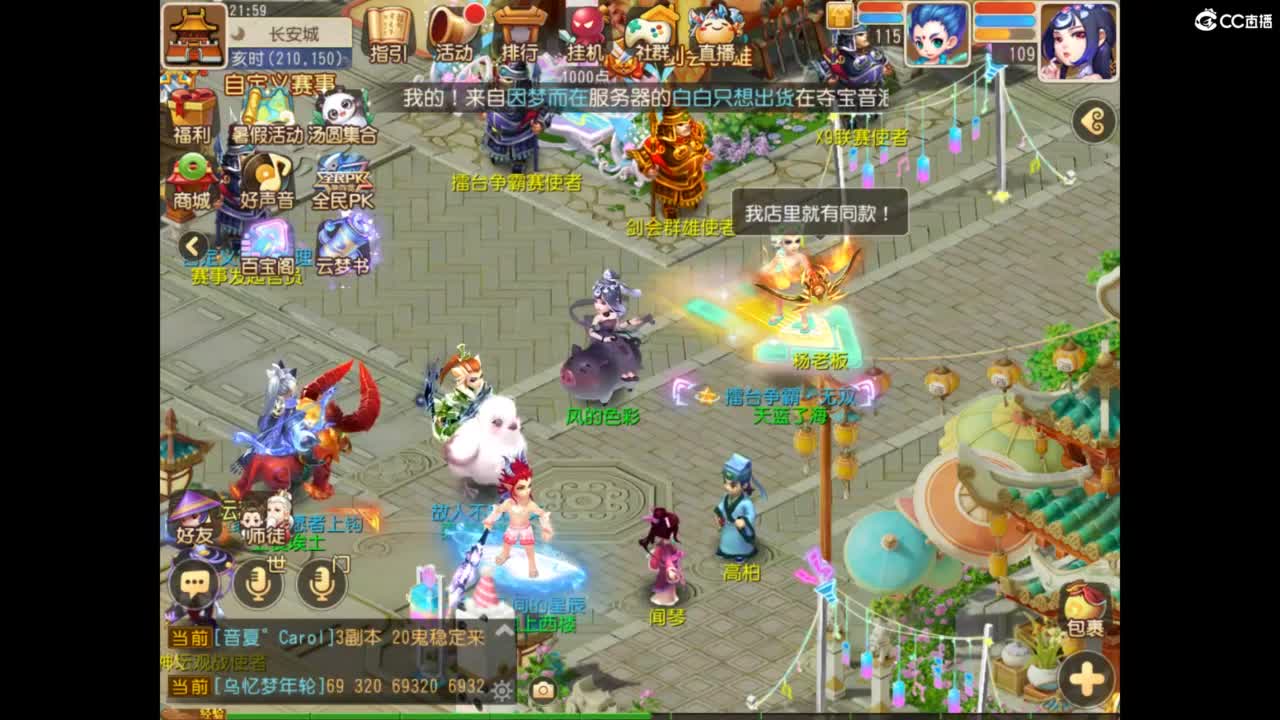
Task: Expand the curled scroll button on the right edge
Action: click(1093, 121)
